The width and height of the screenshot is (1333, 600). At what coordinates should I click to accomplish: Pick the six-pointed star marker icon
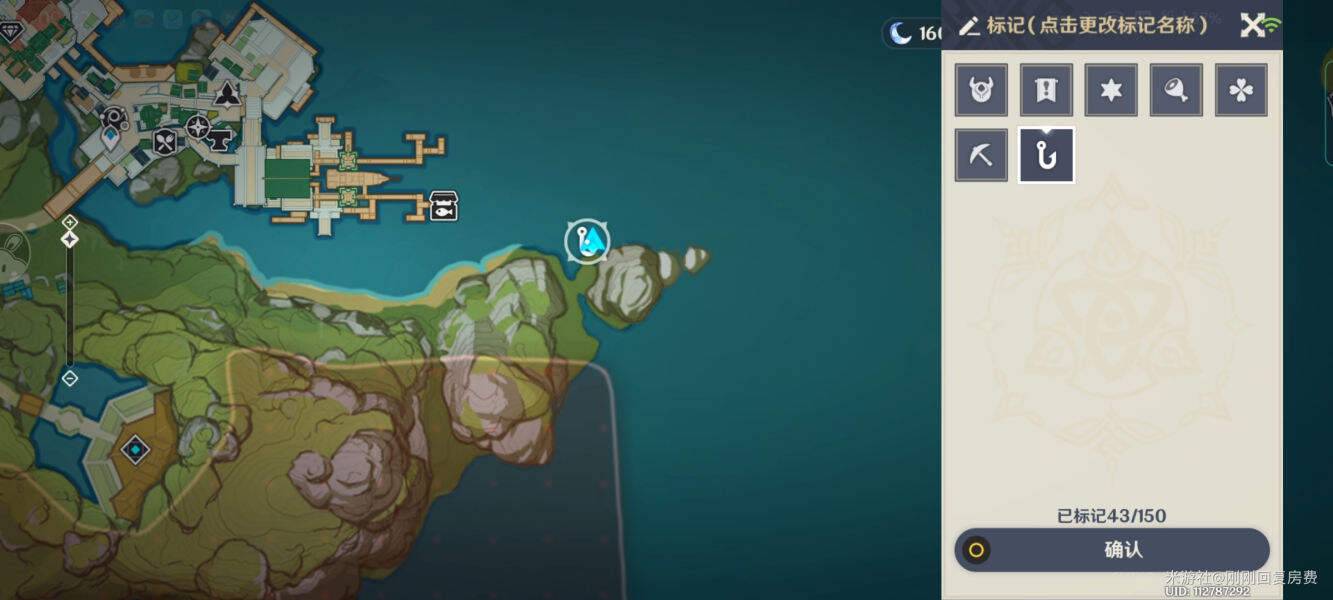[x=1111, y=91]
